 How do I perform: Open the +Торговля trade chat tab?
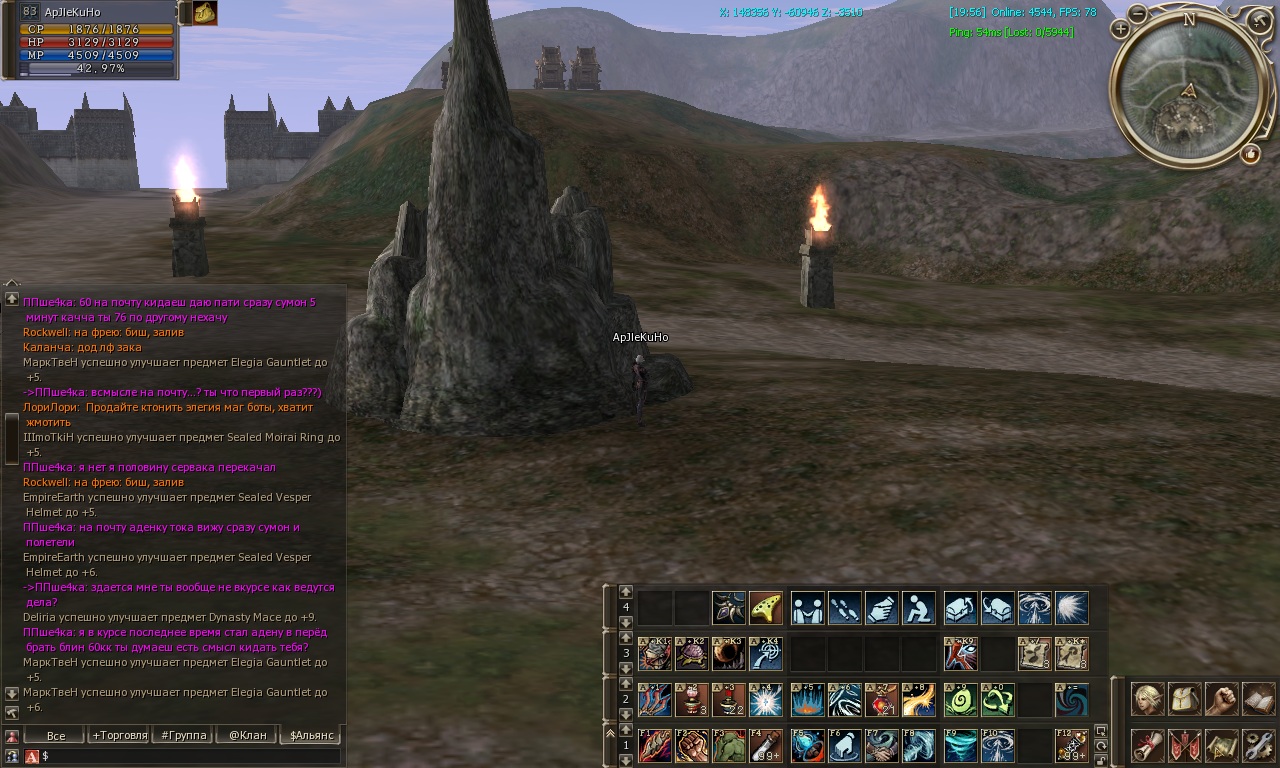point(119,735)
